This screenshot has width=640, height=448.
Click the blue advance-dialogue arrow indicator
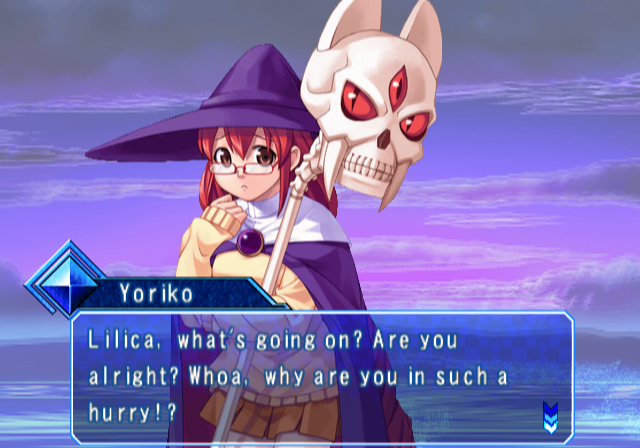(549, 413)
